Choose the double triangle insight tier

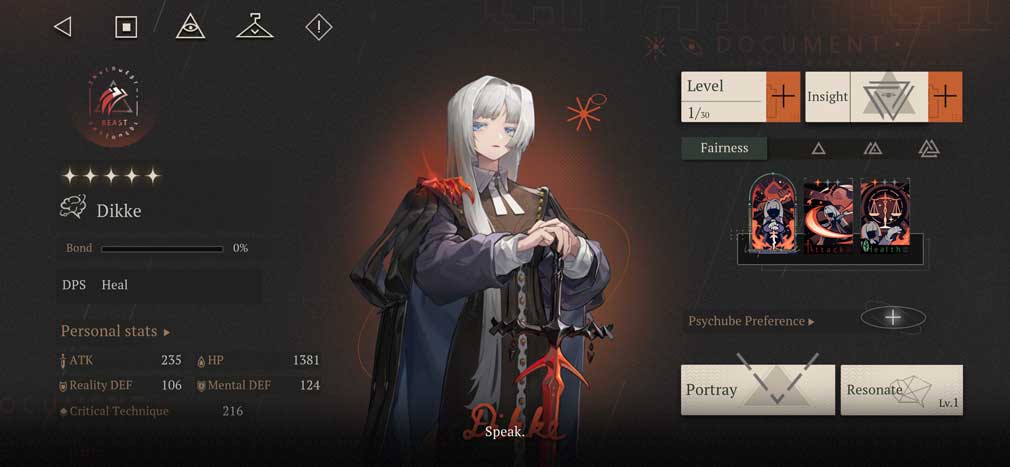click(x=872, y=149)
